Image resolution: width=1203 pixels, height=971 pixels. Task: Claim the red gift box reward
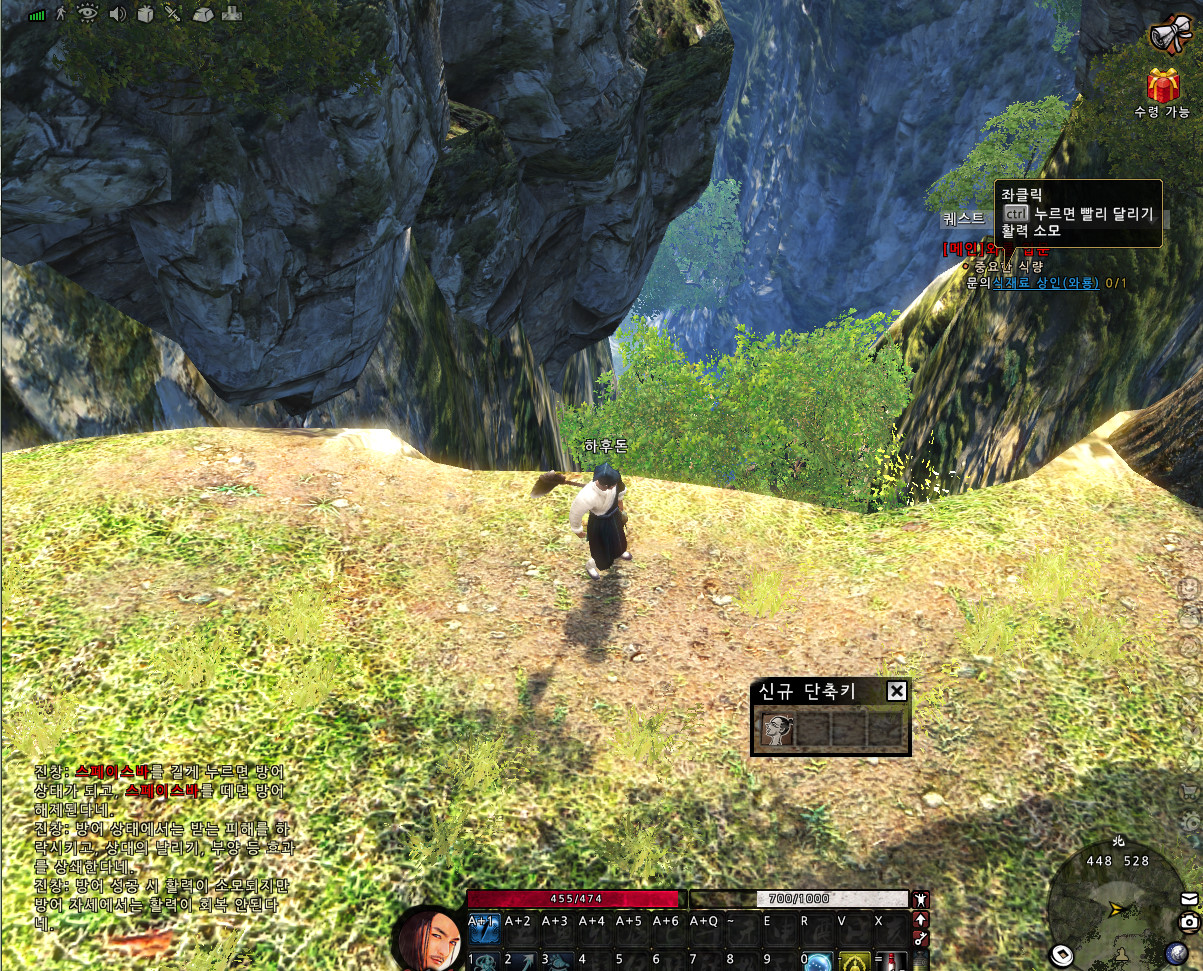[x=1163, y=86]
